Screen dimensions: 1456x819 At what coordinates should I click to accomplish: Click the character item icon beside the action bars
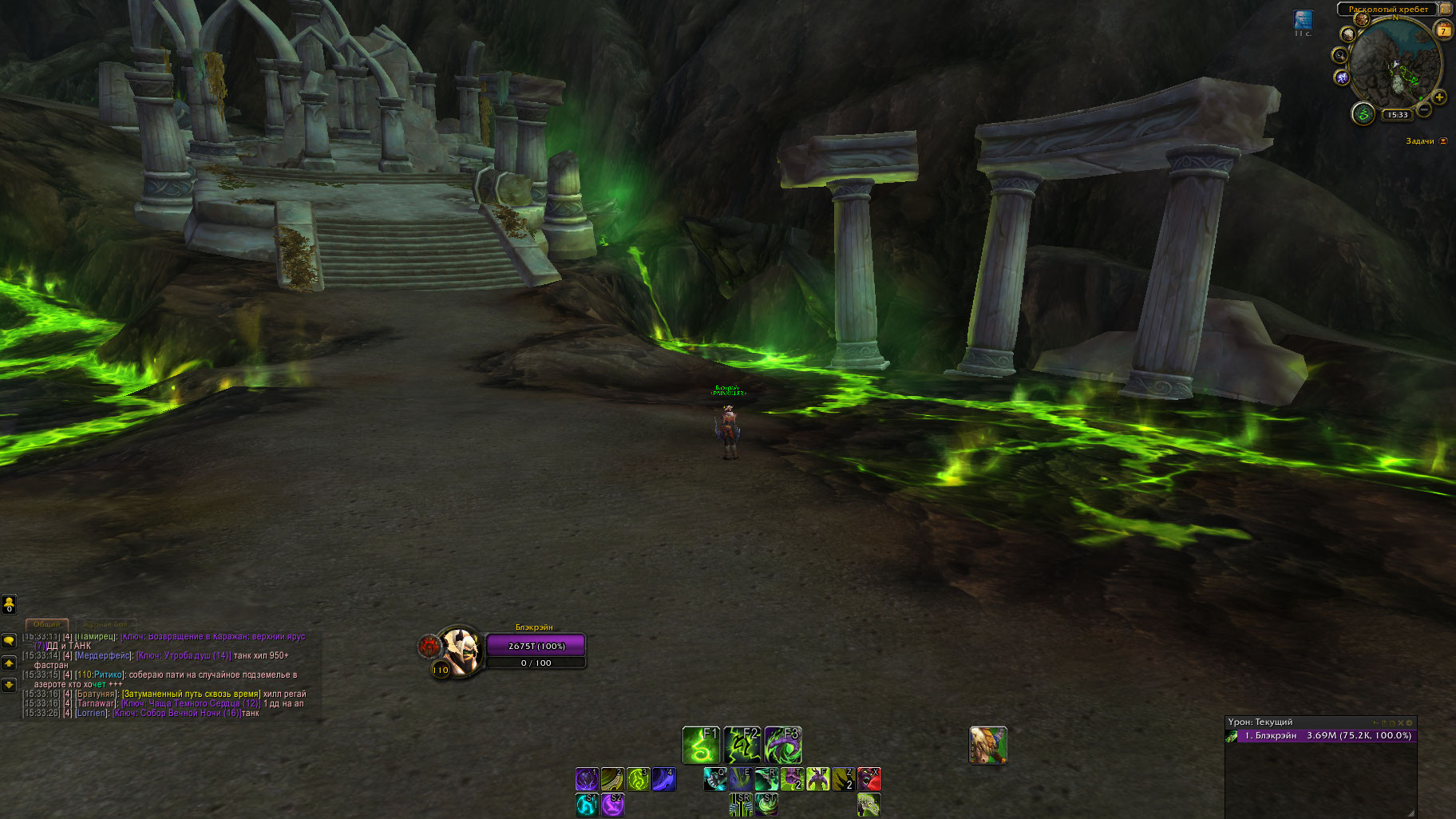point(987,745)
